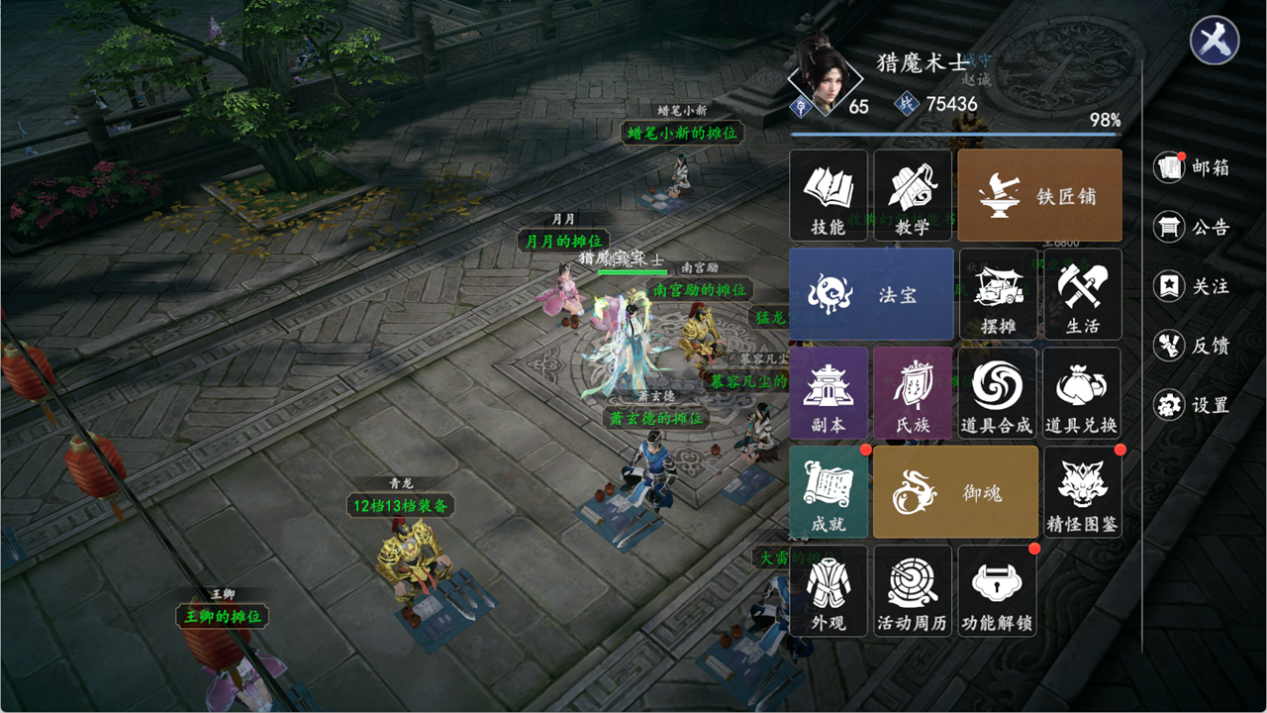Open the 副本 dungeon menu
Viewport: 1267px width, 713px height.
tap(828, 393)
